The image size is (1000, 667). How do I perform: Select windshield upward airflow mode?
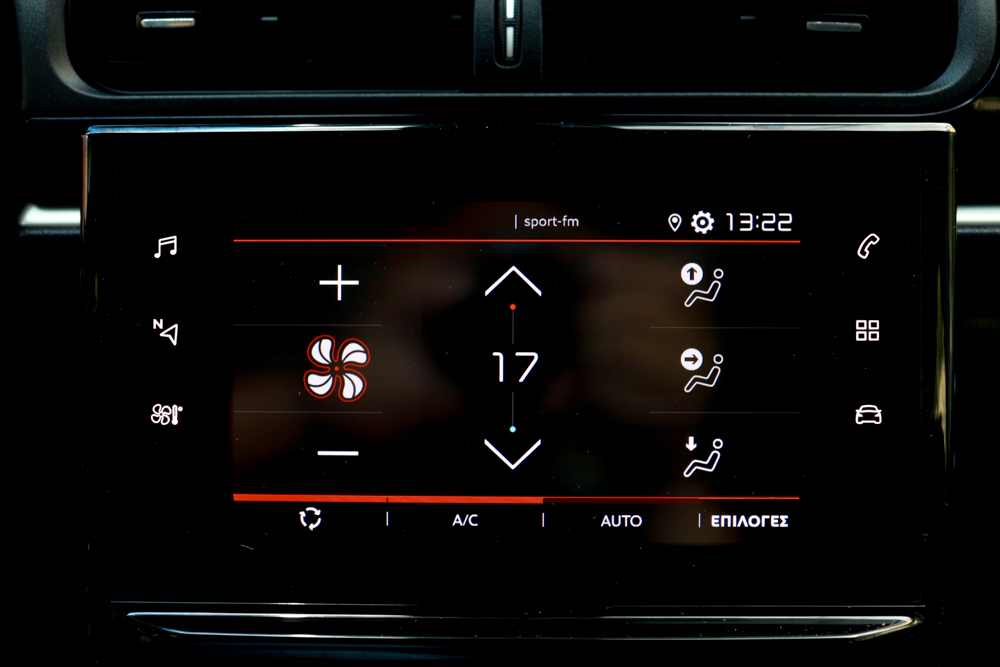pos(702,285)
